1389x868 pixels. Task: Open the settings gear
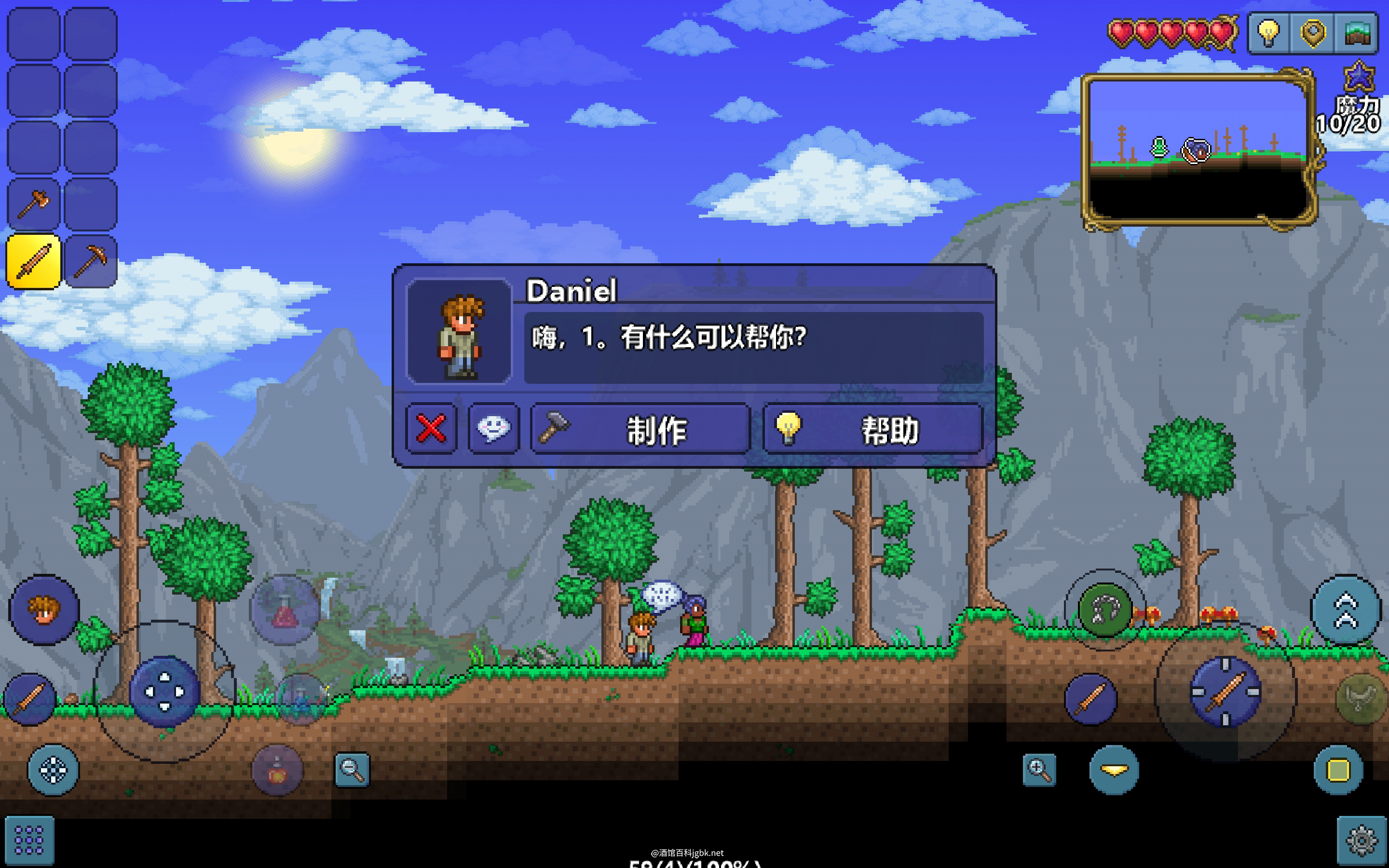pyautogui.click(x=1362, y=841)
